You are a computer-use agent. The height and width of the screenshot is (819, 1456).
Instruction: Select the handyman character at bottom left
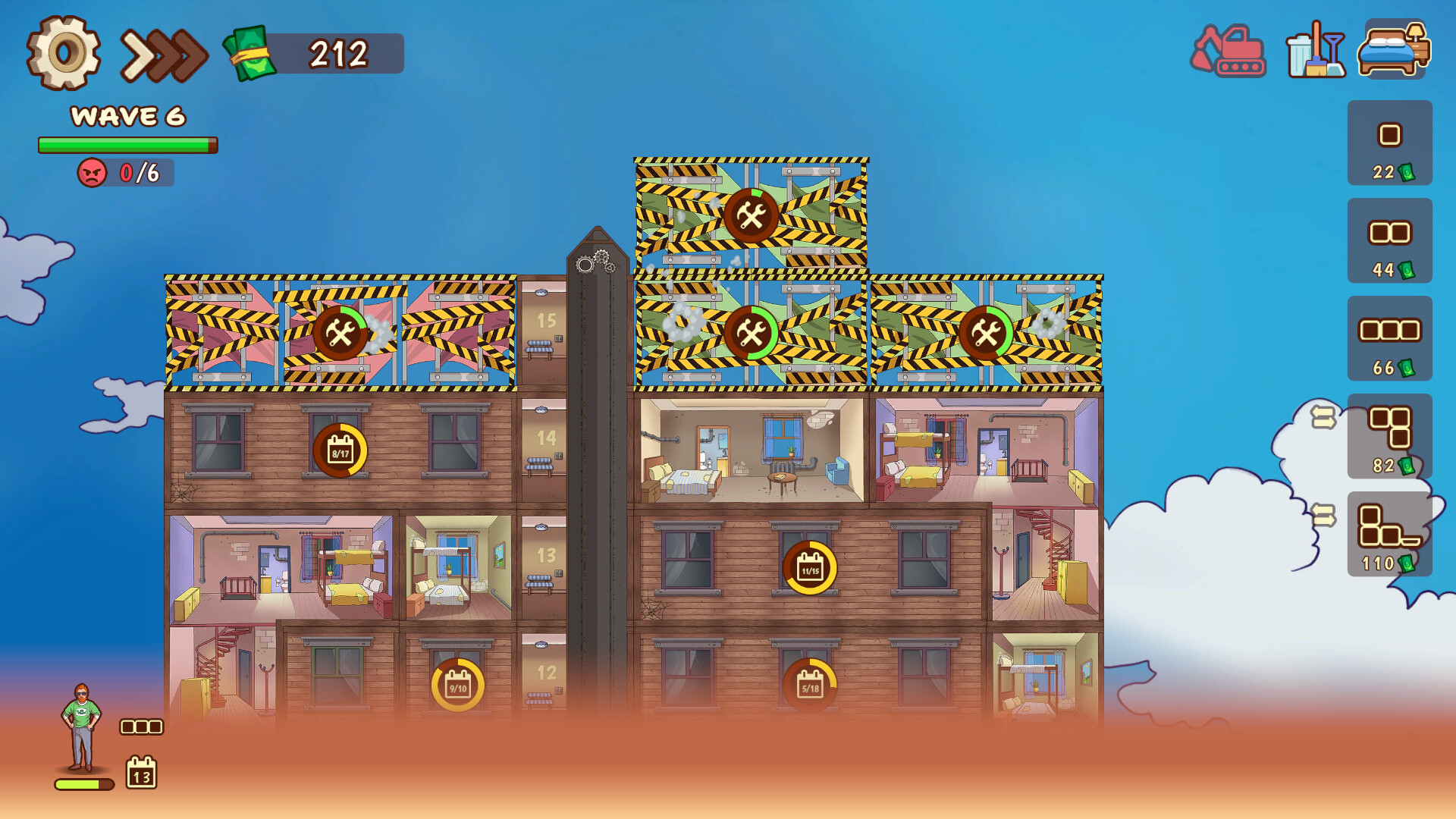[x=82, y=728]
